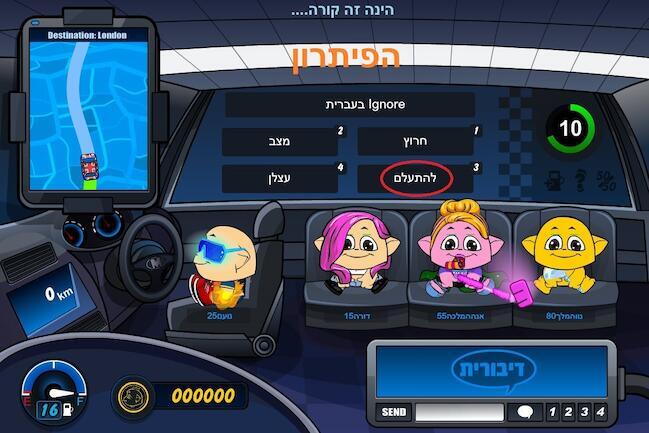The image size is (649, 433).
Task: Send quick chat number 2
Action: 567,412
